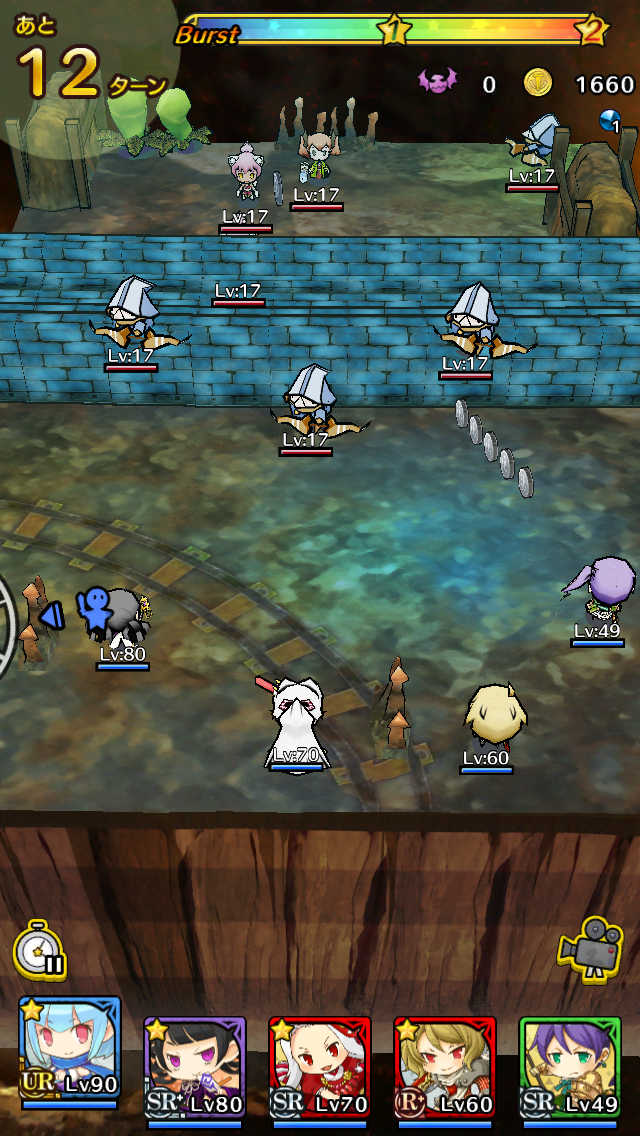Viewport: 640px width, 1136px height.
Task: Tap the stopwatch pause button
Action: (x=40, y=948)
